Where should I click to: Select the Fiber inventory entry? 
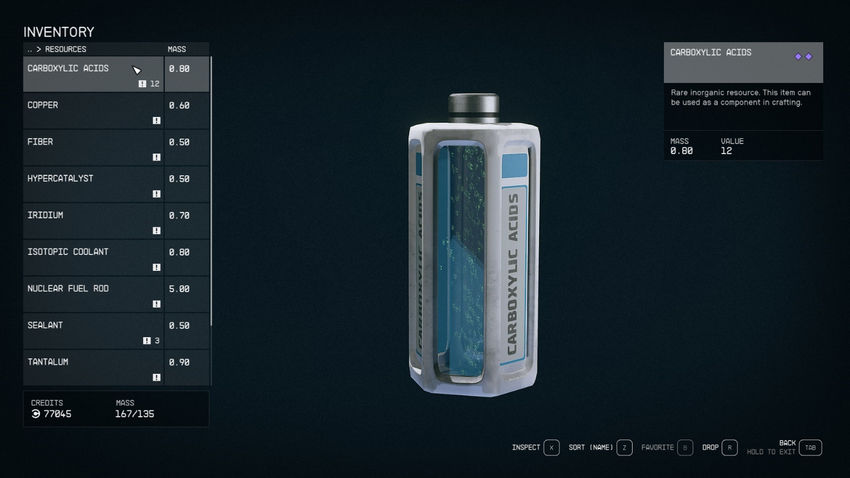coord(92,147)
